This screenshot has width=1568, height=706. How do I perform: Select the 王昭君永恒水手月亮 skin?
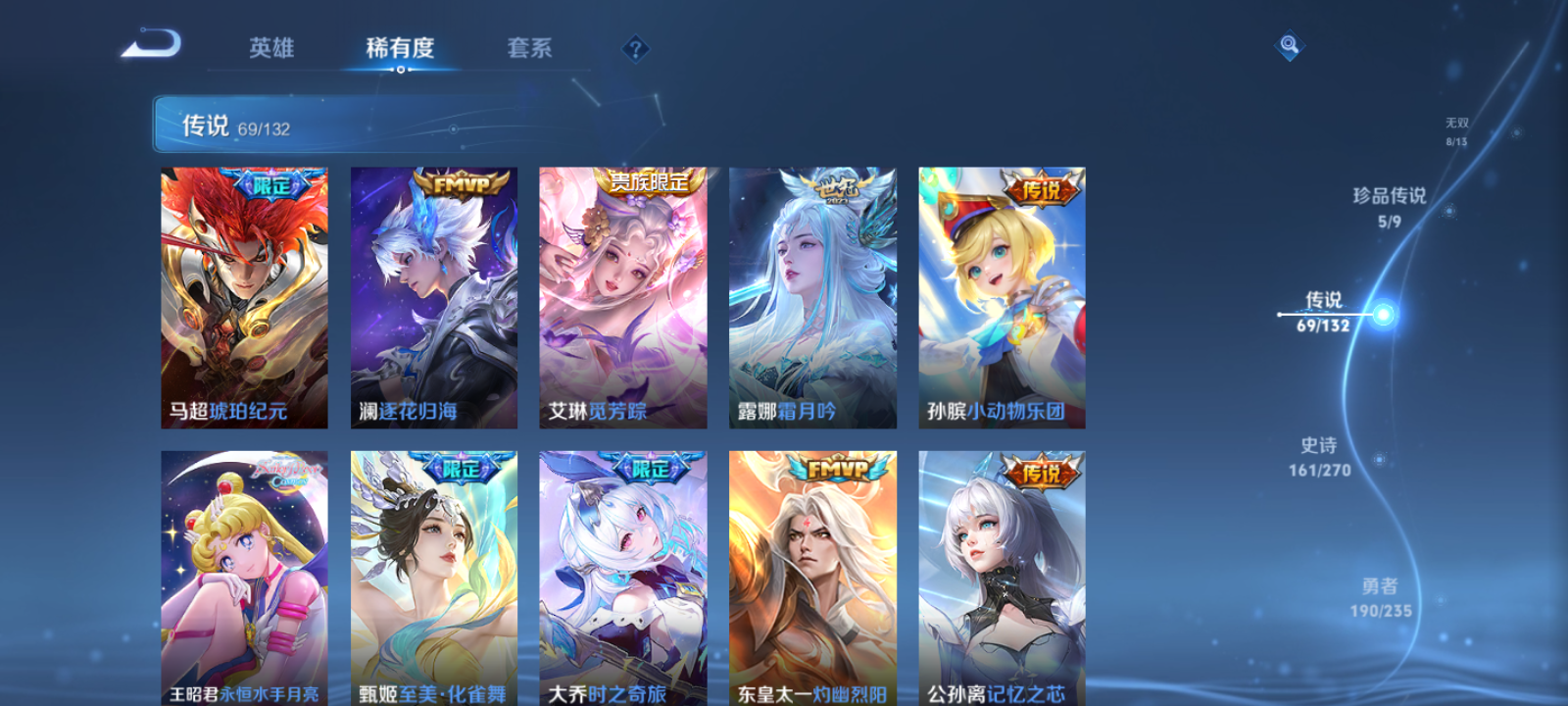(x=243, y=579)
